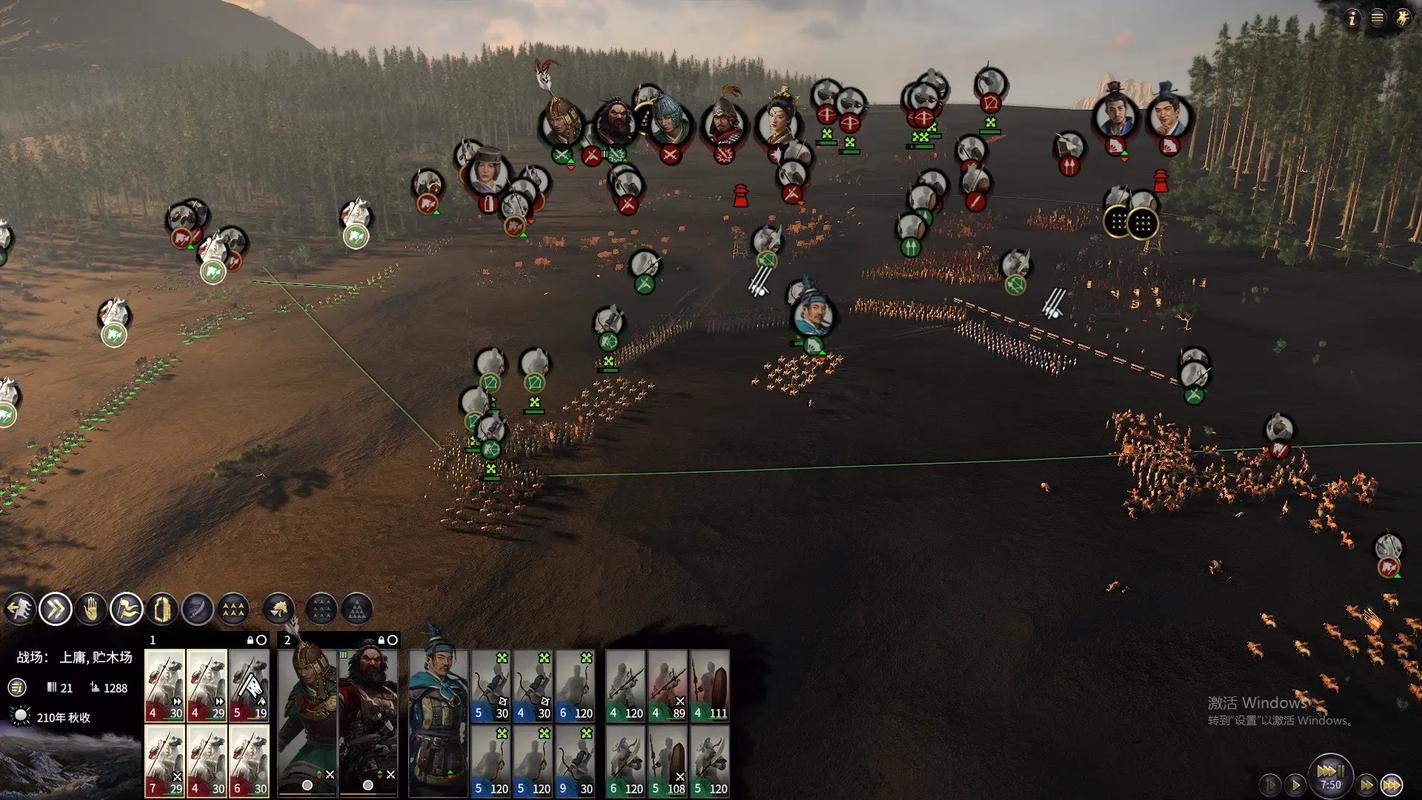This screenshot has width=1422, height=800.
Task: Toggle the double-chevron run command
Action: (x=56, y=607)
